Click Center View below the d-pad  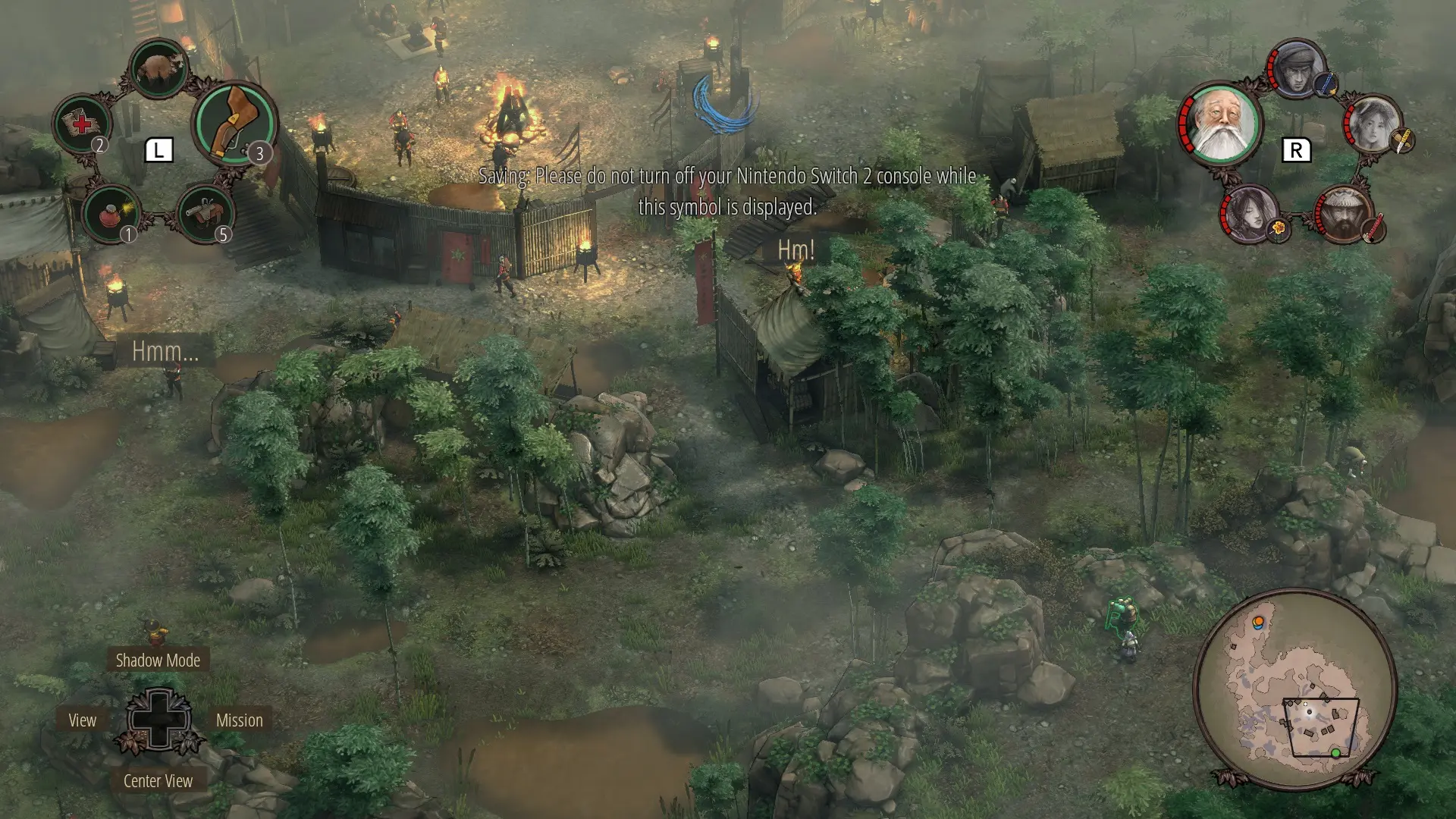pyautogui.click(x=158, y=780)
